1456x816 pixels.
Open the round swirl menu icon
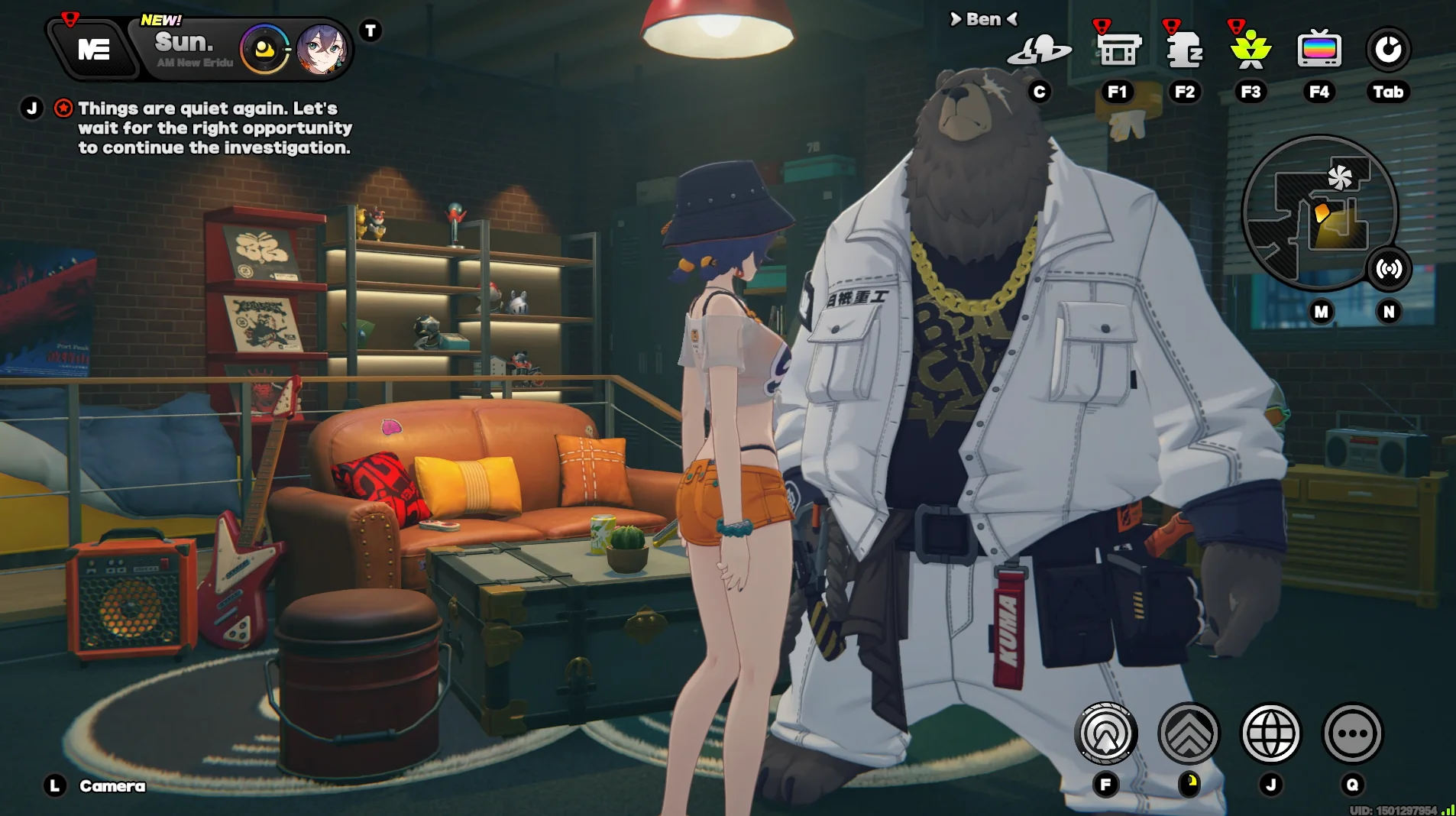(x=1388, y=50)
